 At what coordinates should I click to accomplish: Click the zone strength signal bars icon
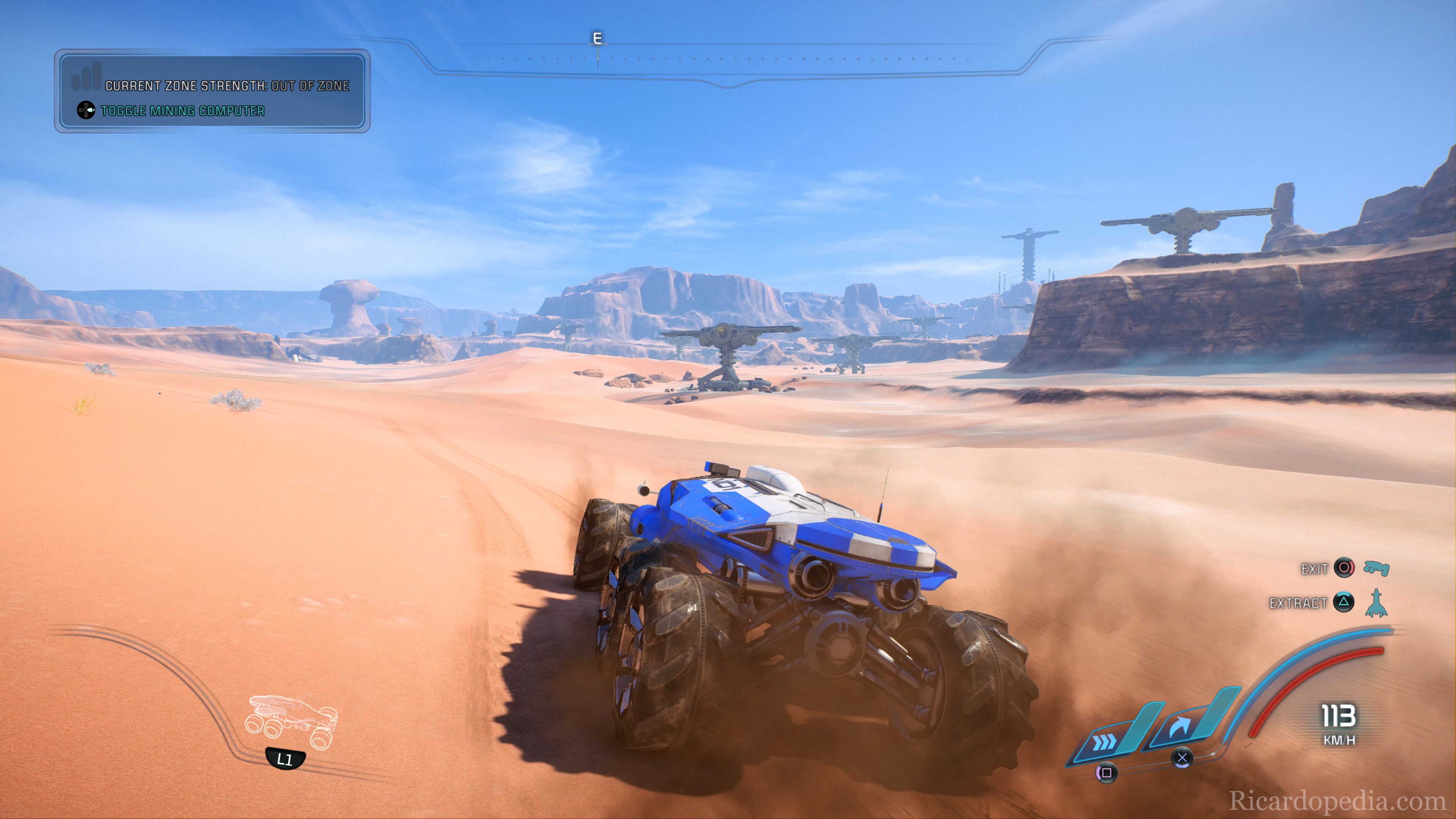[x=86, y=76]
